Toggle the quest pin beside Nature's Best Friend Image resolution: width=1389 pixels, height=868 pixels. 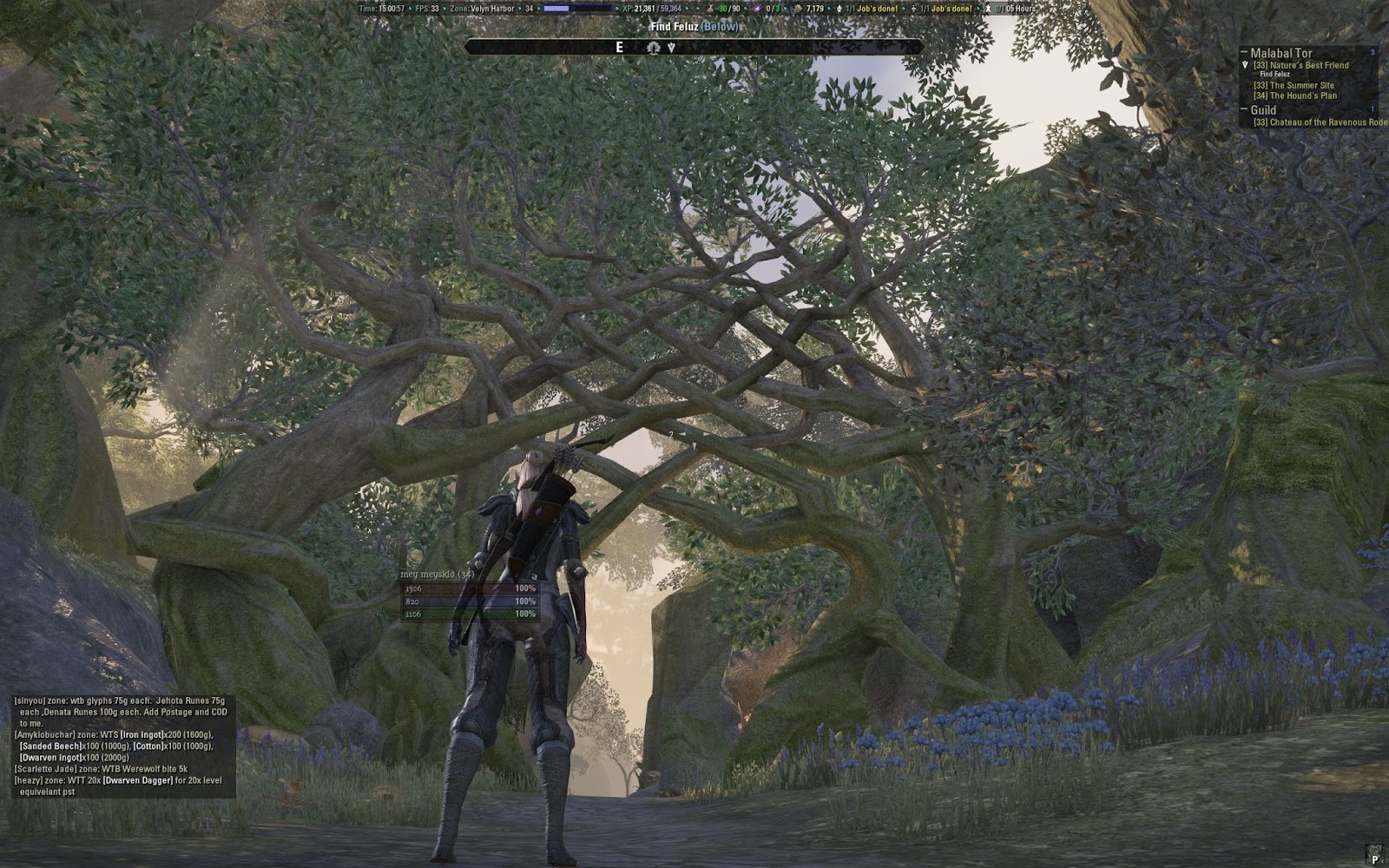point(1245,65)
